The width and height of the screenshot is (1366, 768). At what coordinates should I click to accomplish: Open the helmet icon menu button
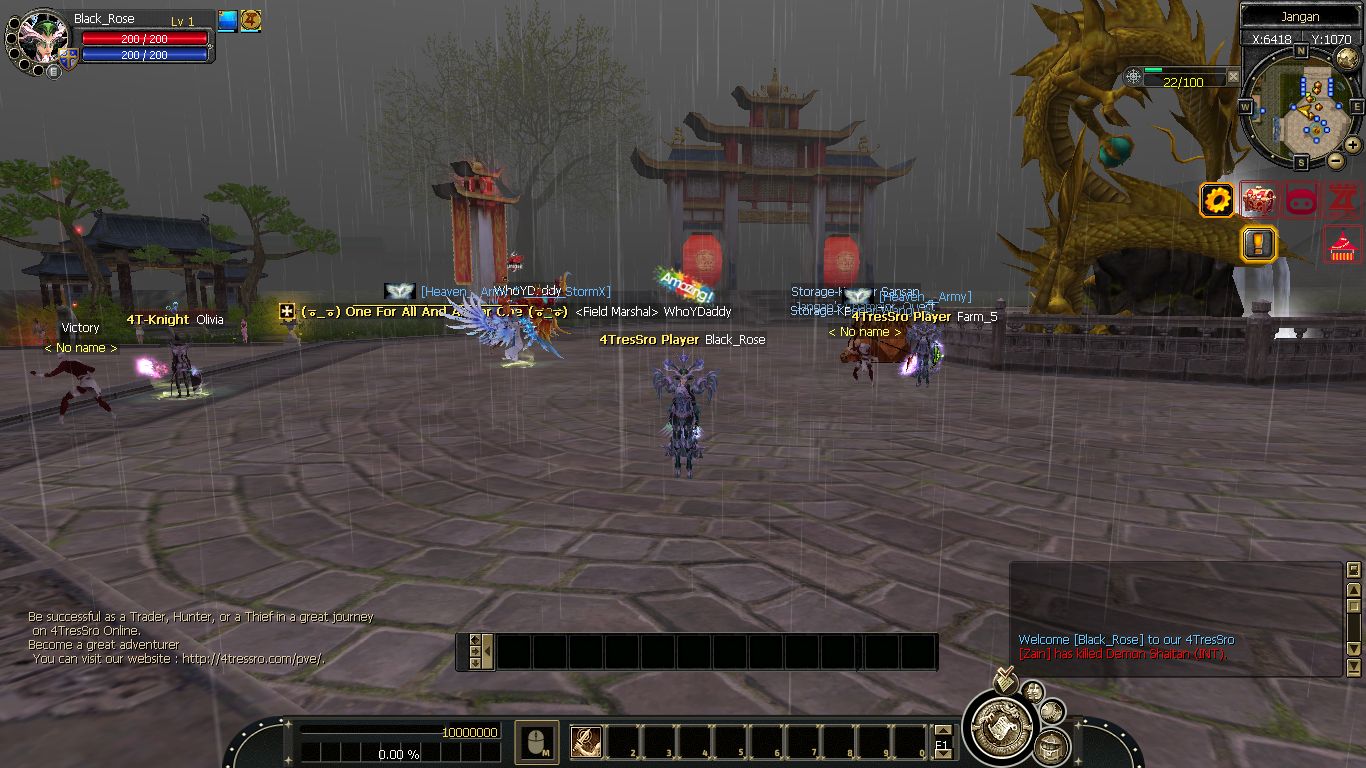click(x=1051, y=747)
